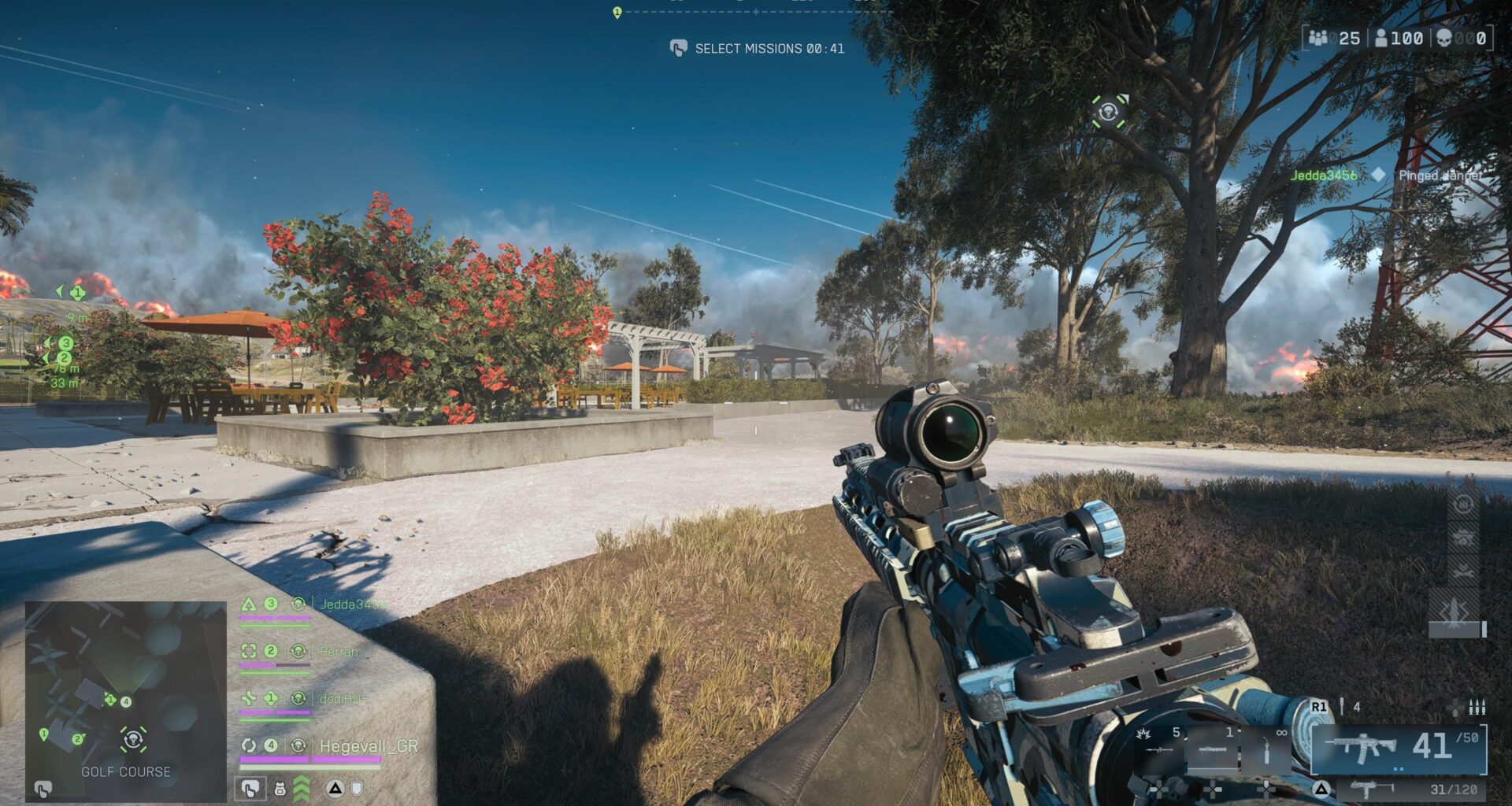
Task: Toggle the shield perk icon near the minimap
Action: (356, 788)
